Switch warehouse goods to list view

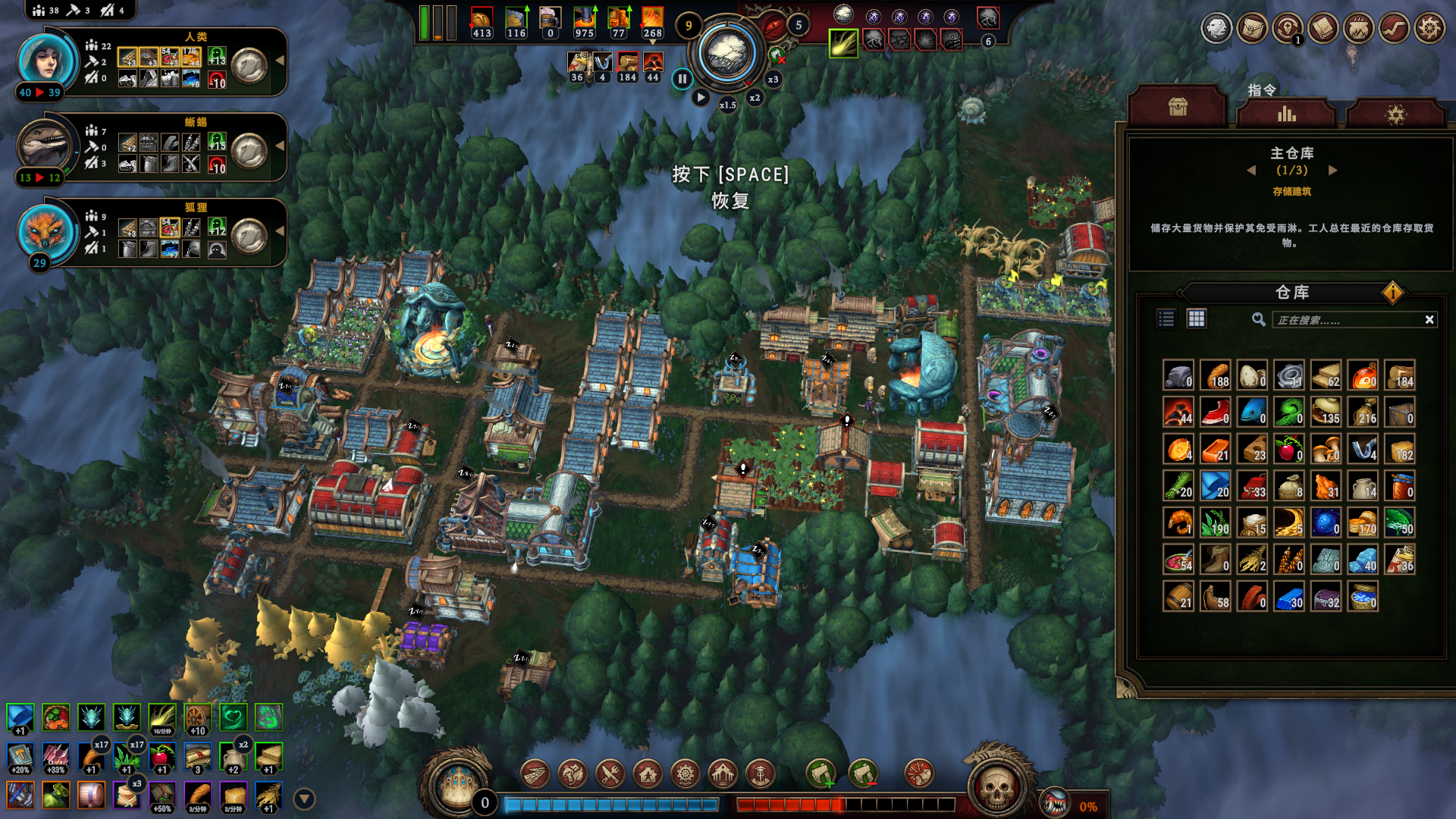[1166, 319]
